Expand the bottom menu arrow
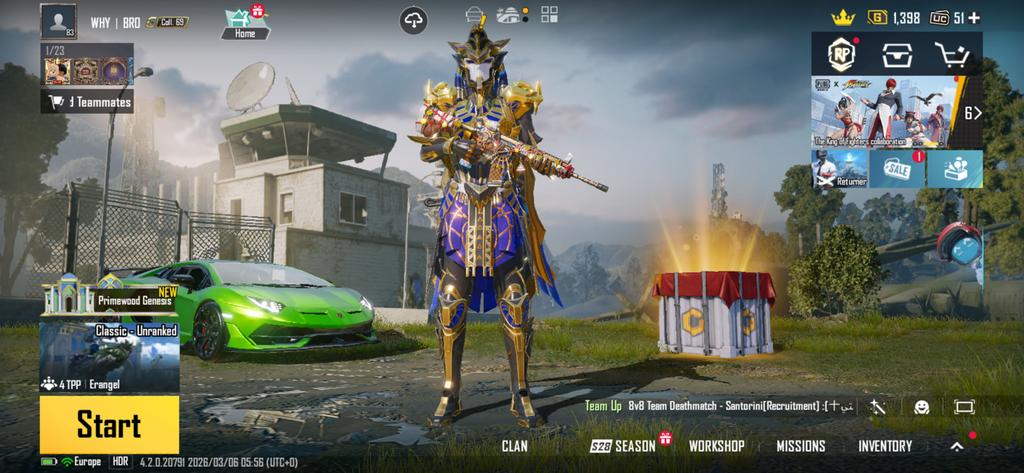This screenshot has width=1024, height=473. [957, 446]
